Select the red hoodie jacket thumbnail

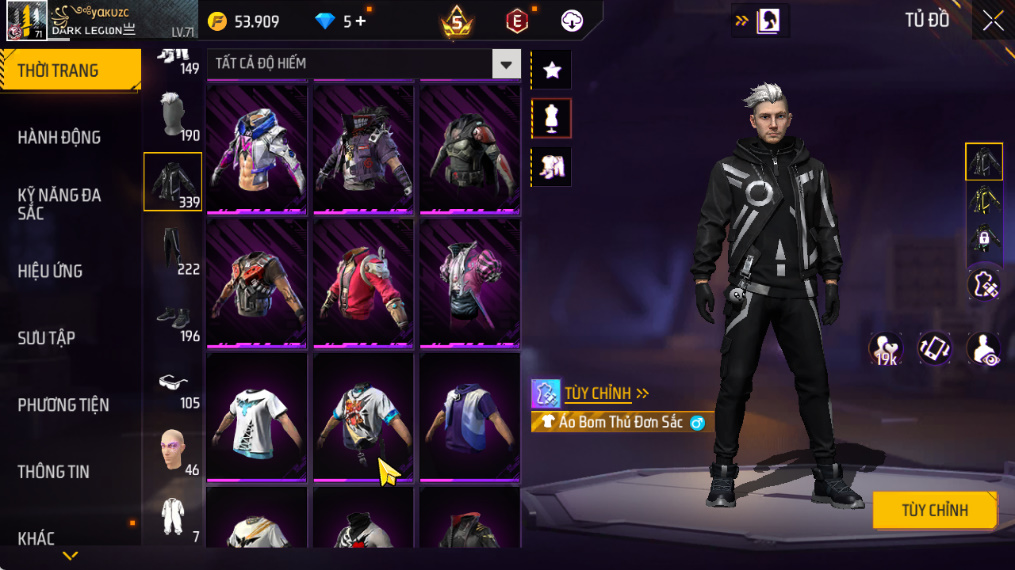coord(362,283)
